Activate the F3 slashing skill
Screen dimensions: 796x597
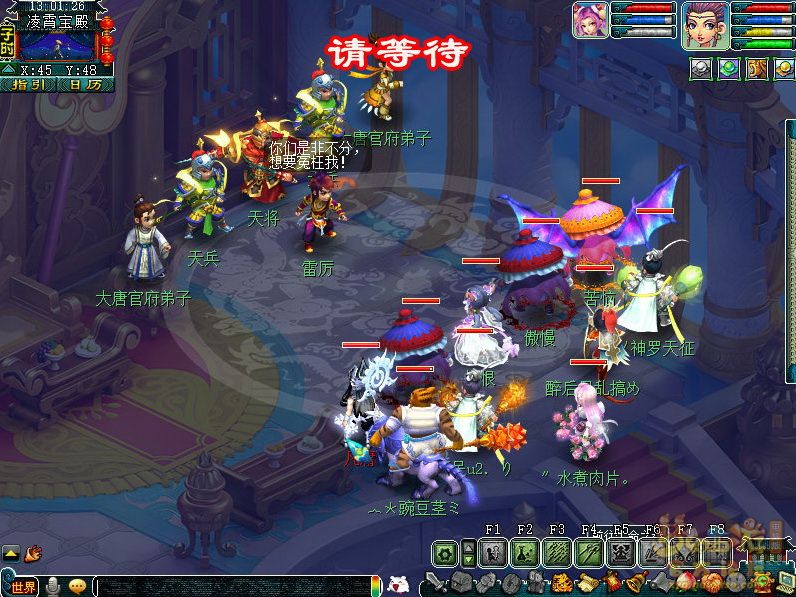pos(557,552)
